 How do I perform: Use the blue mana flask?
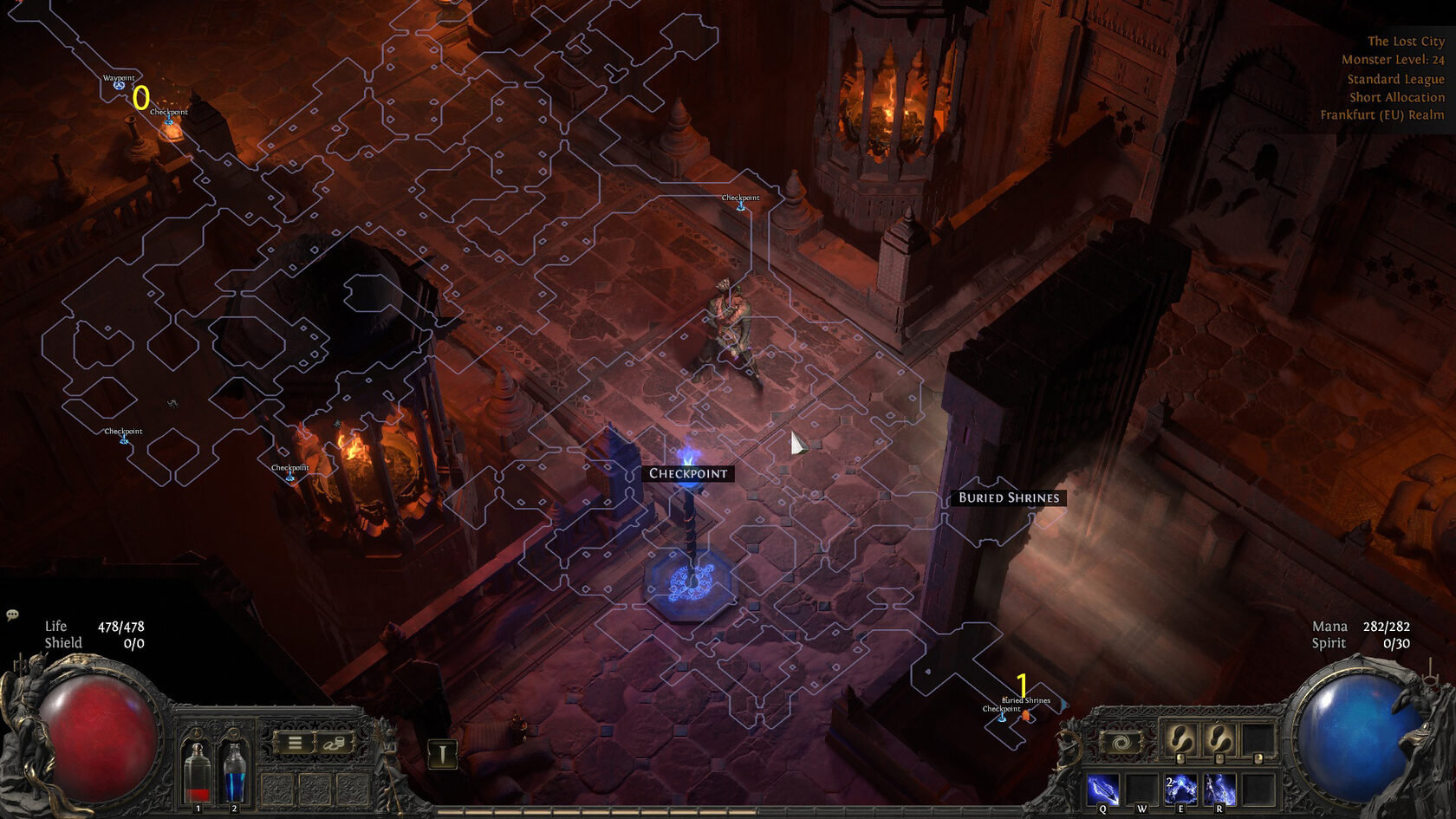(x=234, y=770)
